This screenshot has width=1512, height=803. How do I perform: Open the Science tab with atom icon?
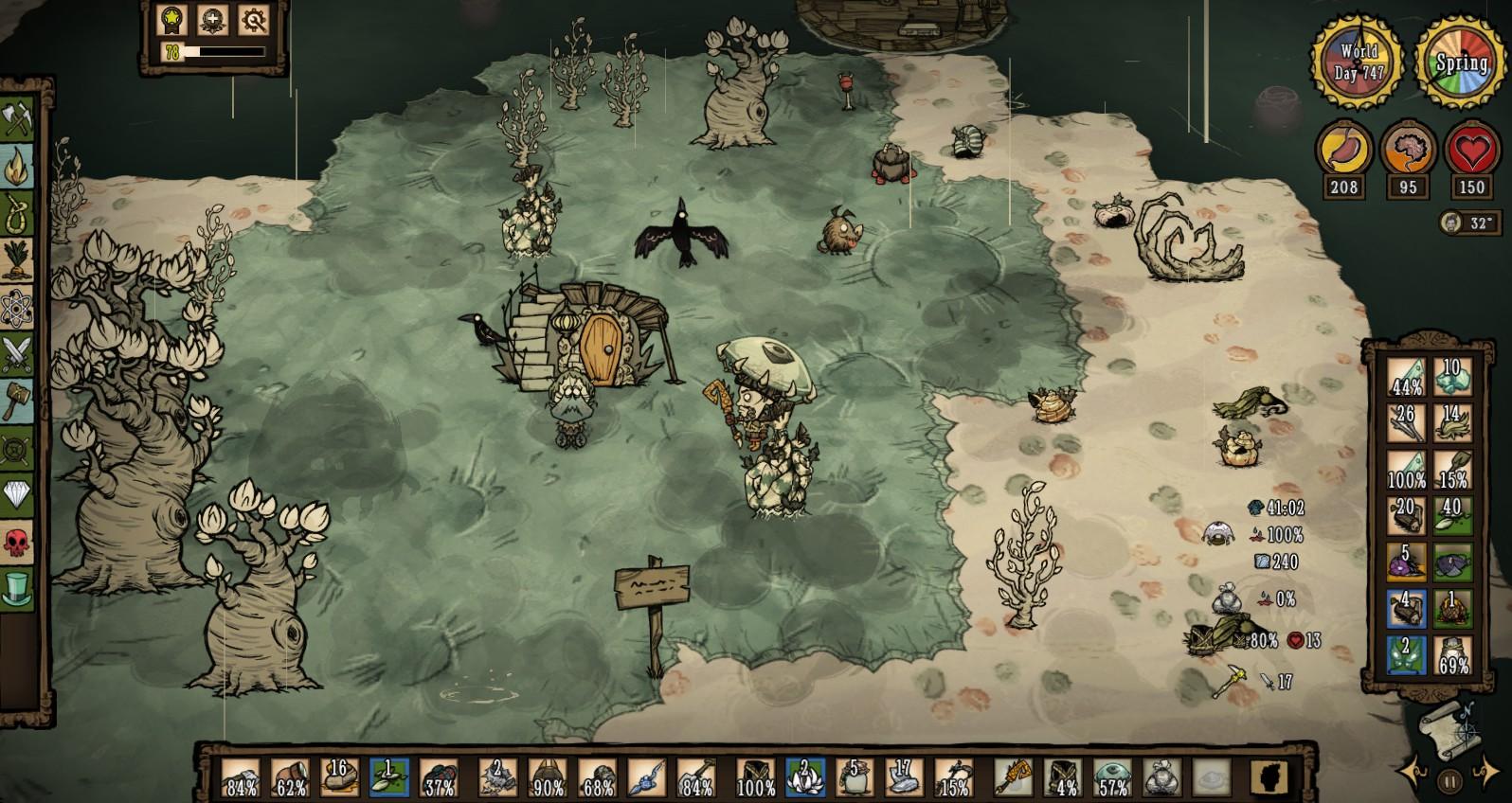click(x=17, y=307)
